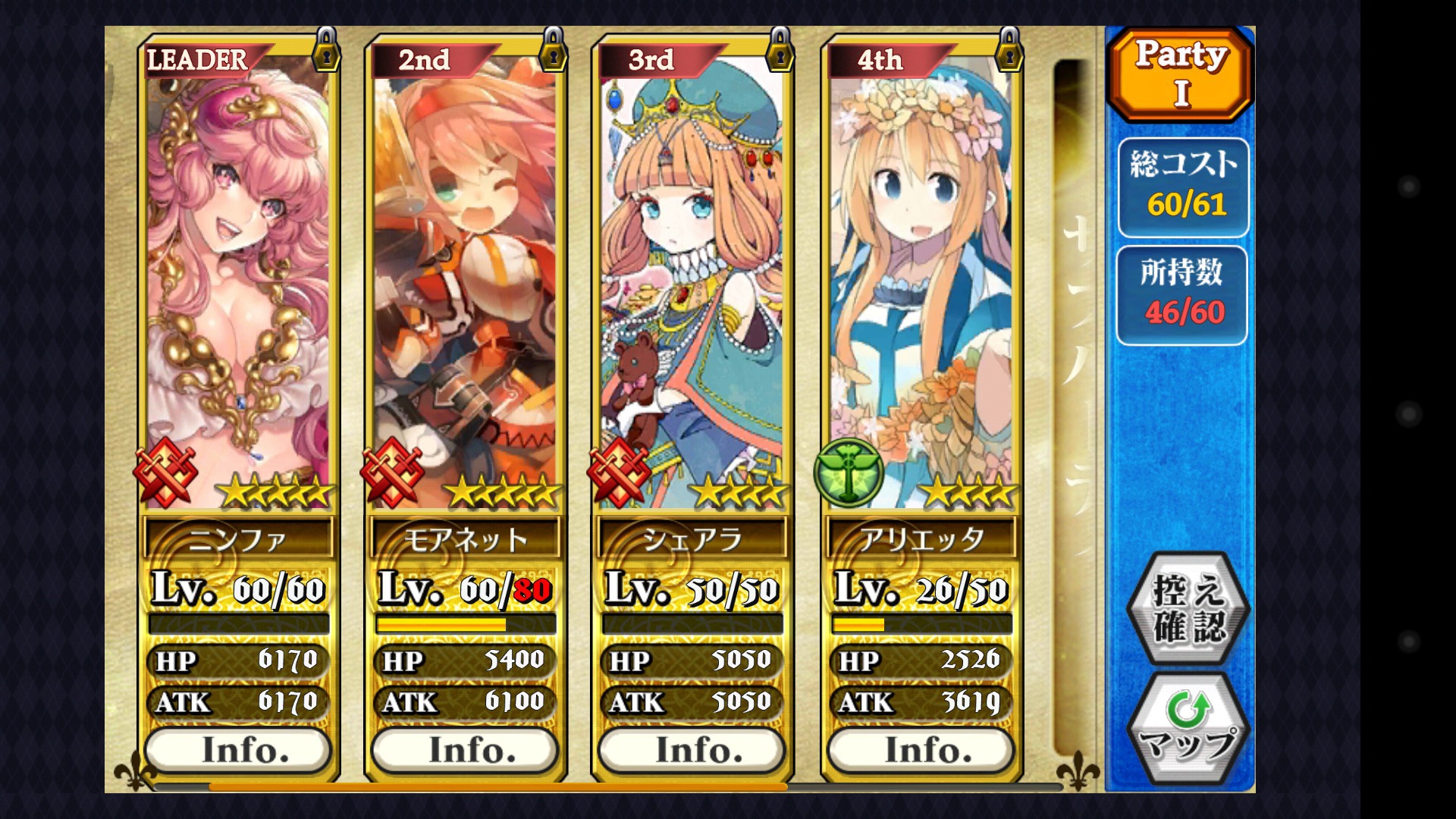This screenshot has height=819, width=1456.
Task: Pick the 4th slot card アリエッタ
Action: tap(921, 281)
